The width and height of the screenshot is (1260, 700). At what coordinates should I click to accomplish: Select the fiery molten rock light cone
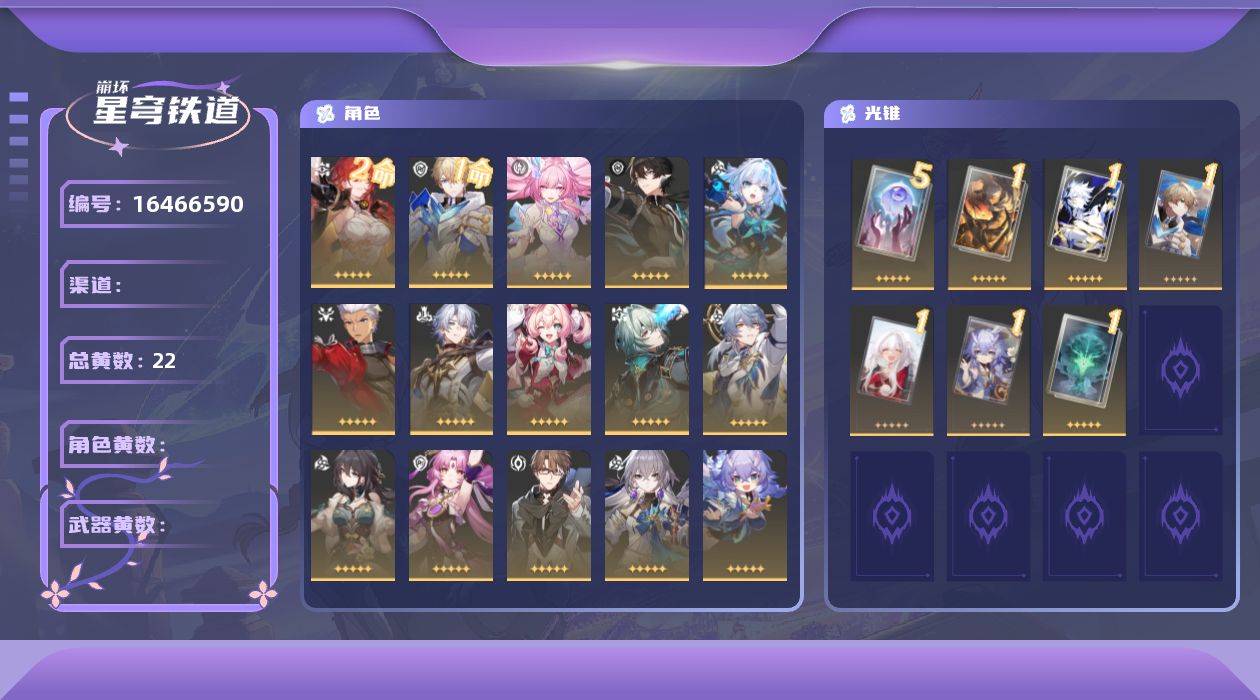988,224
